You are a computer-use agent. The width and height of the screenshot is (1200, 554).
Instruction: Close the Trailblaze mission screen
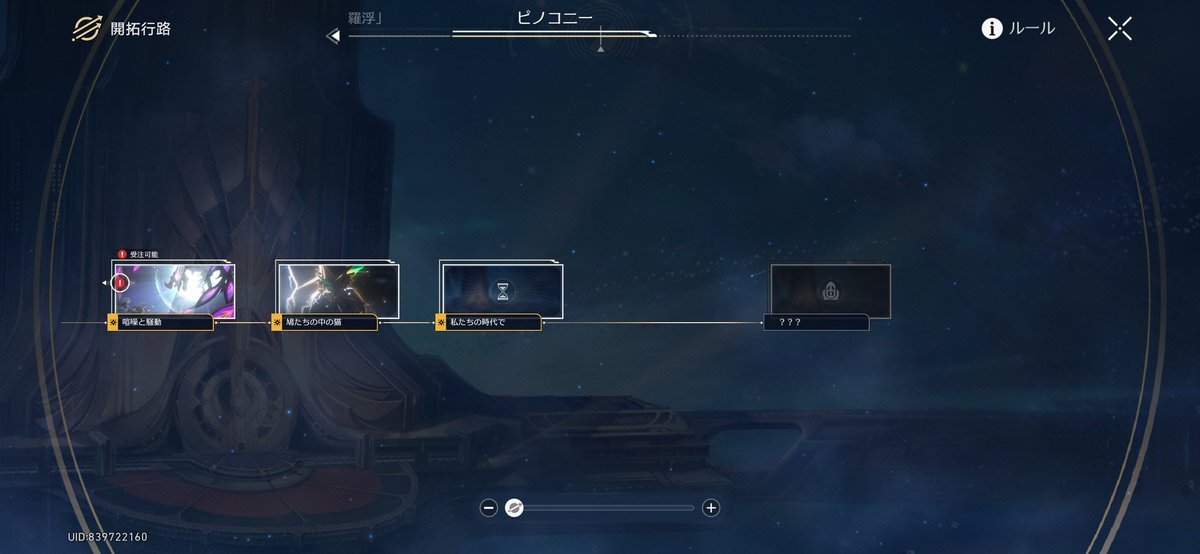click(x=1120, y=28)
